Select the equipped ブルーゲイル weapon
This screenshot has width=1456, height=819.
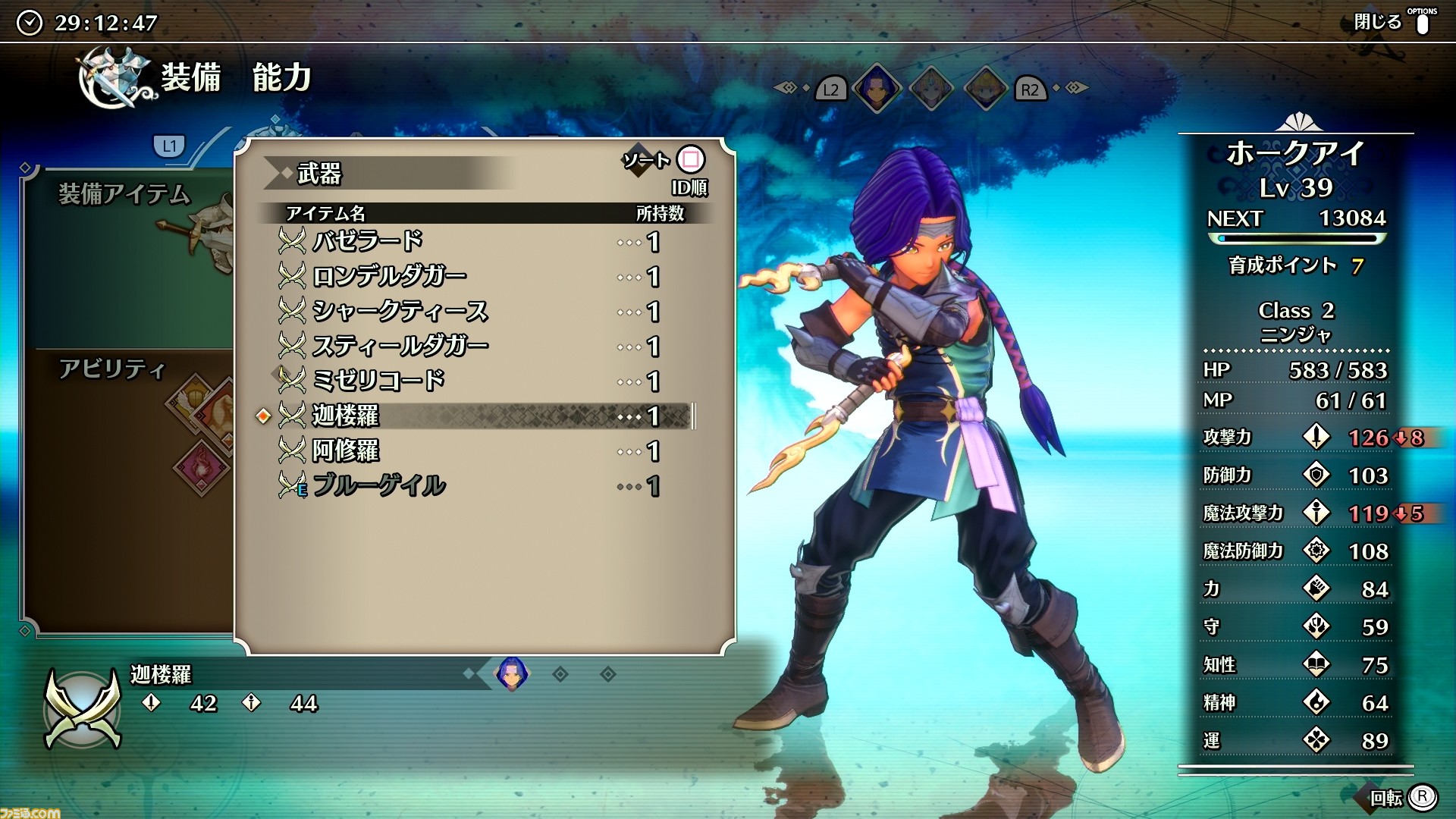point(378,485)
